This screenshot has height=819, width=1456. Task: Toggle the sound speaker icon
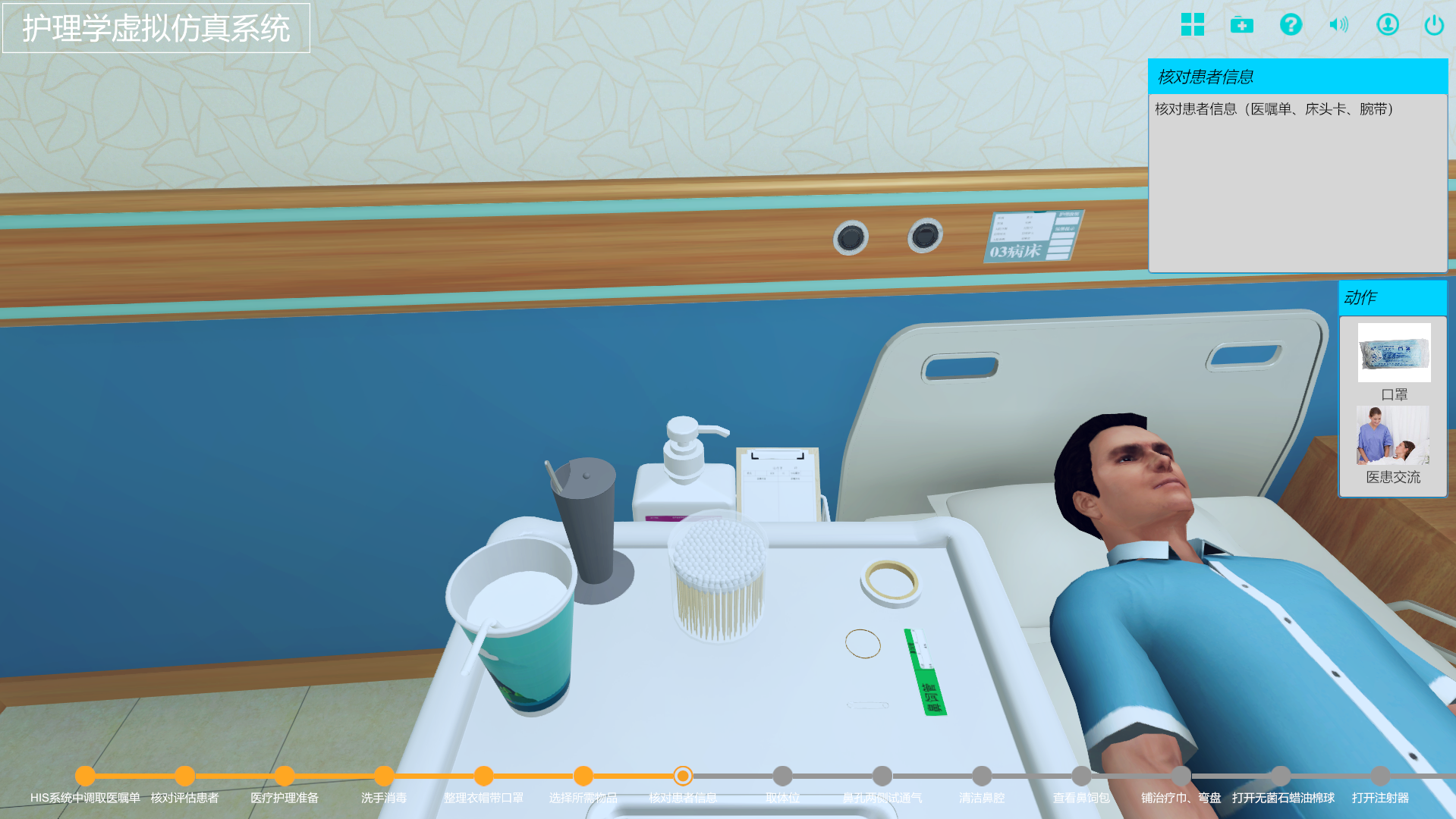pos(1338,25)
